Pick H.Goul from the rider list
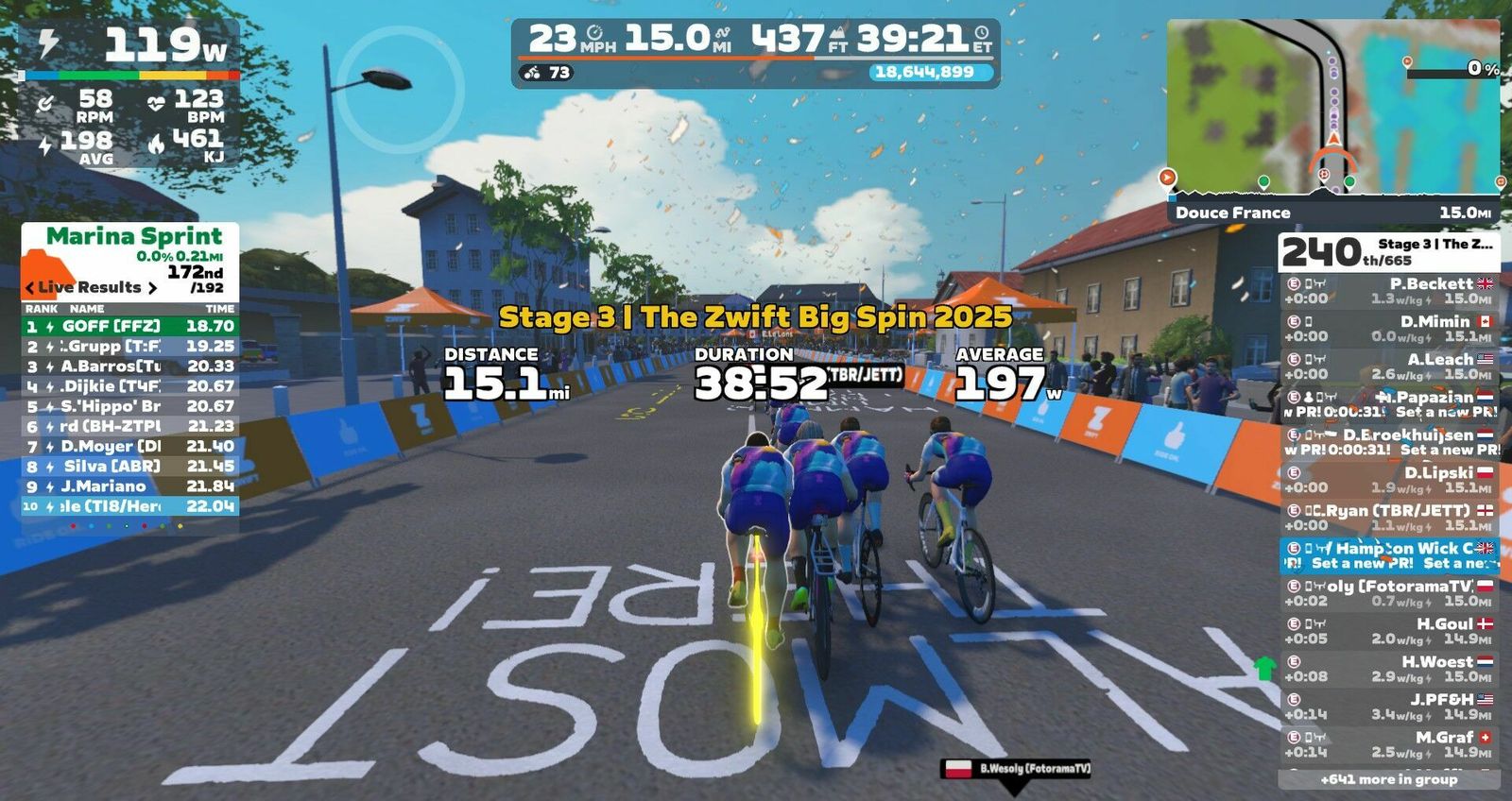This screenshot has height=801, width=1512. click(1388, 631)
